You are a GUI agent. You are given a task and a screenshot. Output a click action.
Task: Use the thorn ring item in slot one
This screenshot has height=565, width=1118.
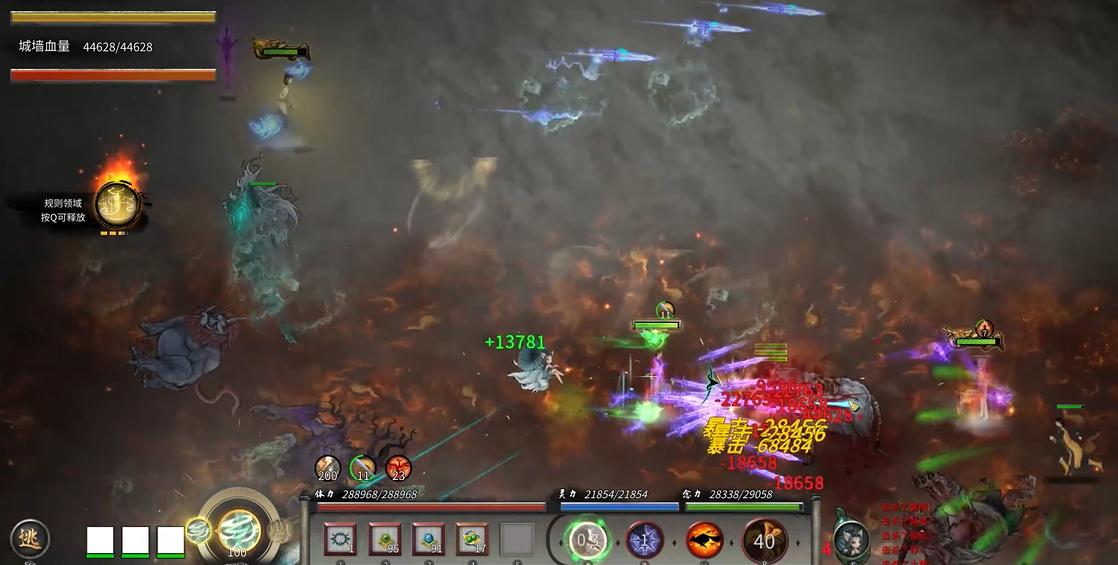pos(340,540)
